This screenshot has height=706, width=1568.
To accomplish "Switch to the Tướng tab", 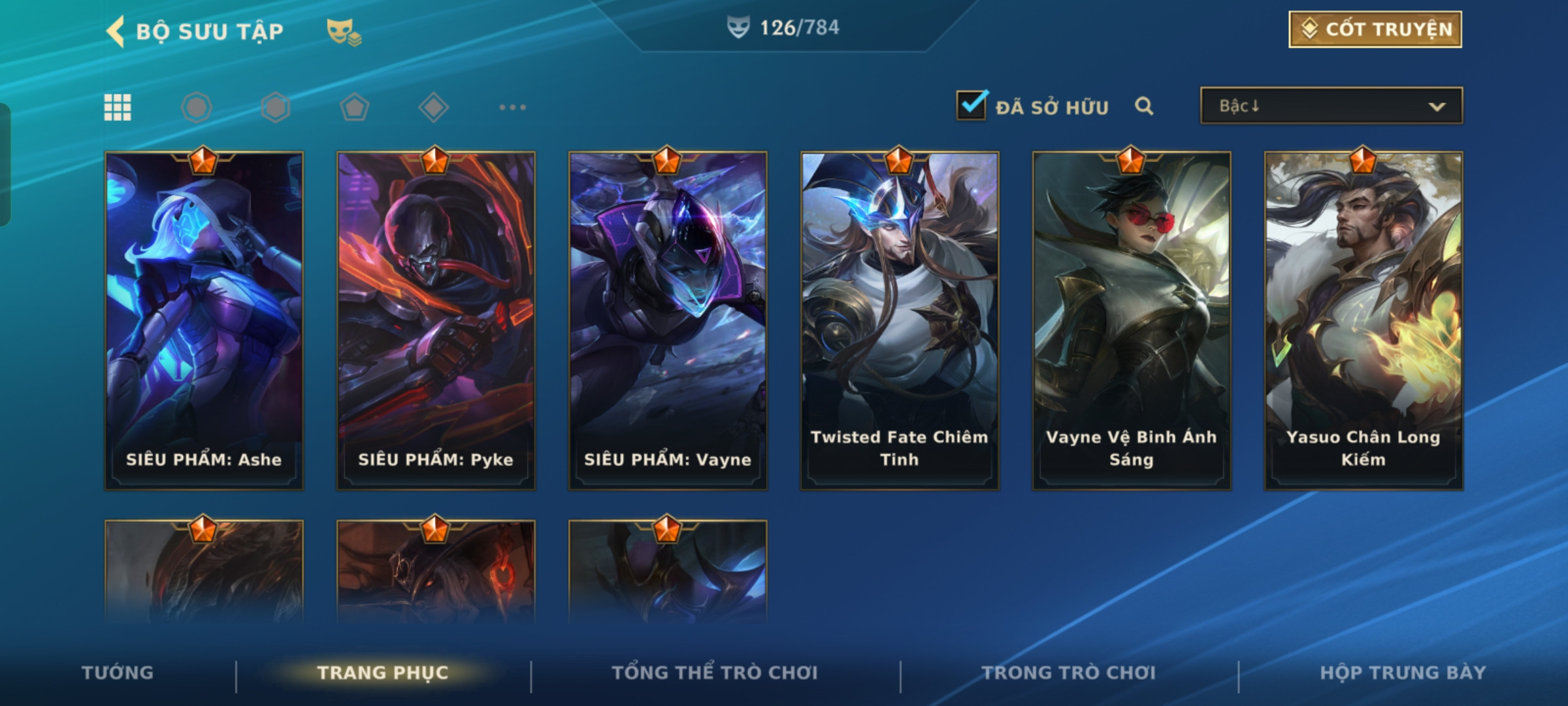I will click(118, 673).
